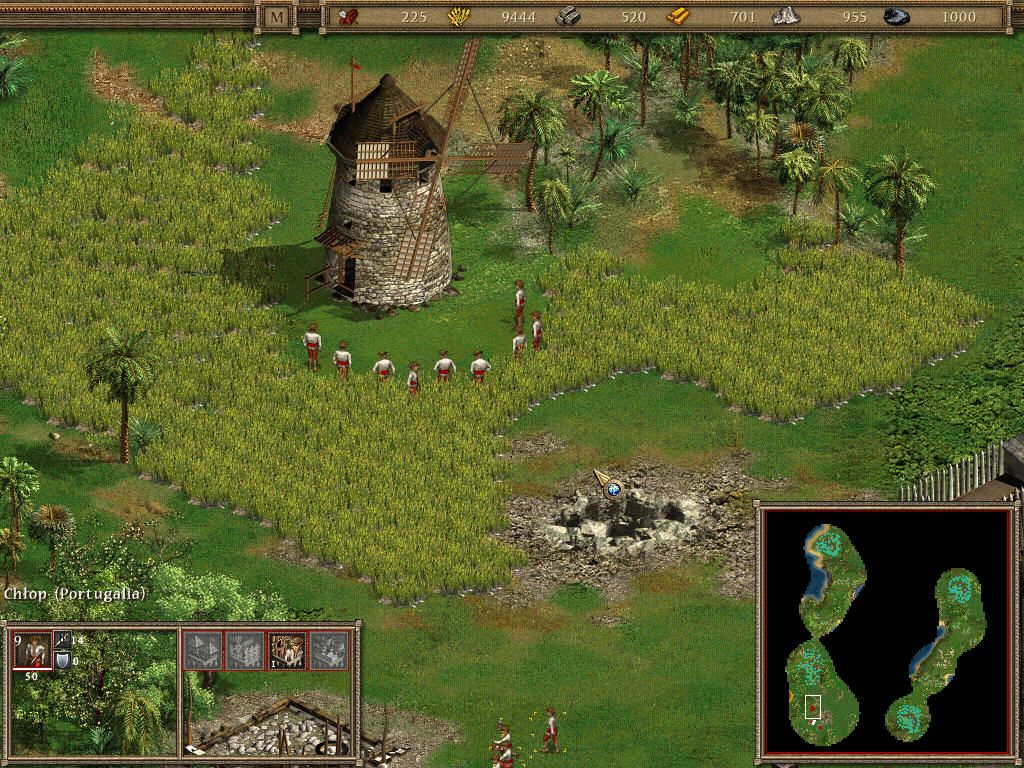This screenshot has height=768, width=1024.
Task: Choose the highlighted worker build icon
Action: click(x=287, y=650)
